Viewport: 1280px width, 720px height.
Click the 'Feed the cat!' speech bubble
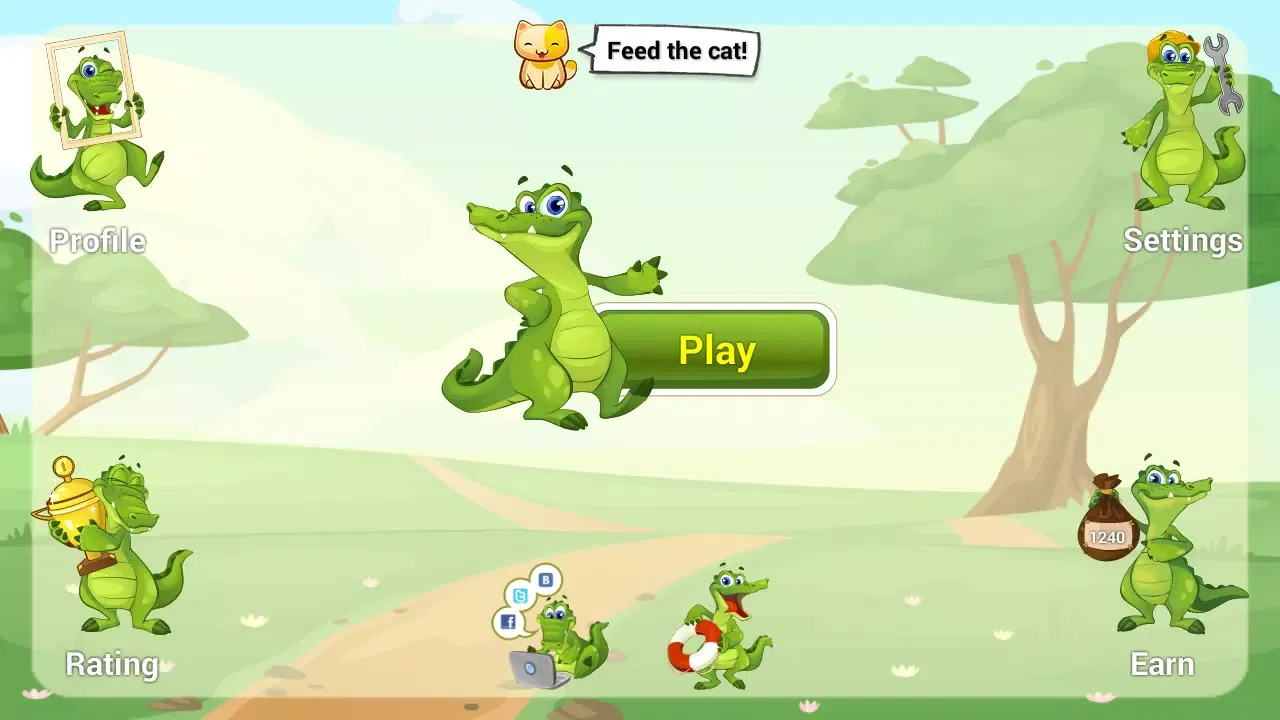click(x=675, y=50)
